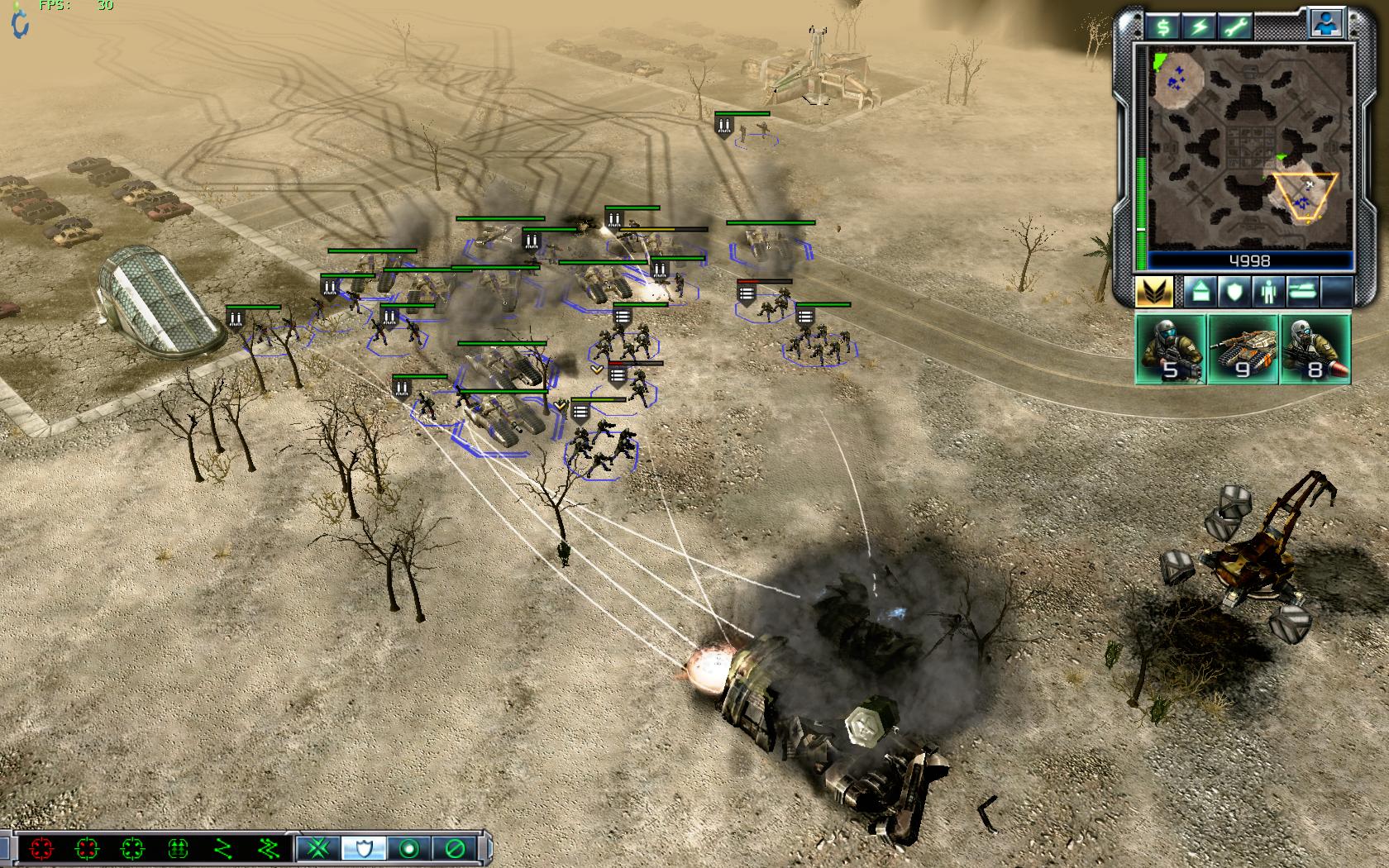Select the rifleman squad group of five
1389x868 pixels.
1171,348
